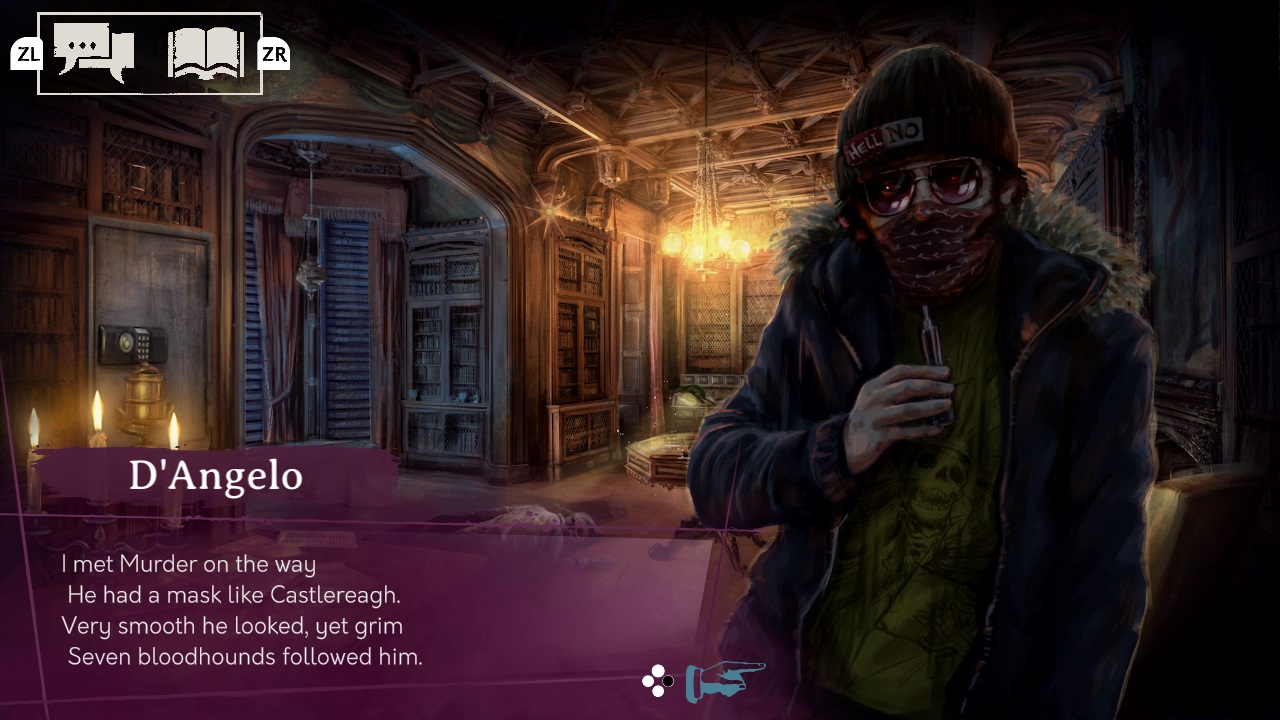
Task: Open the dialogue log speech-bubble icon
Action: (95, 50)
